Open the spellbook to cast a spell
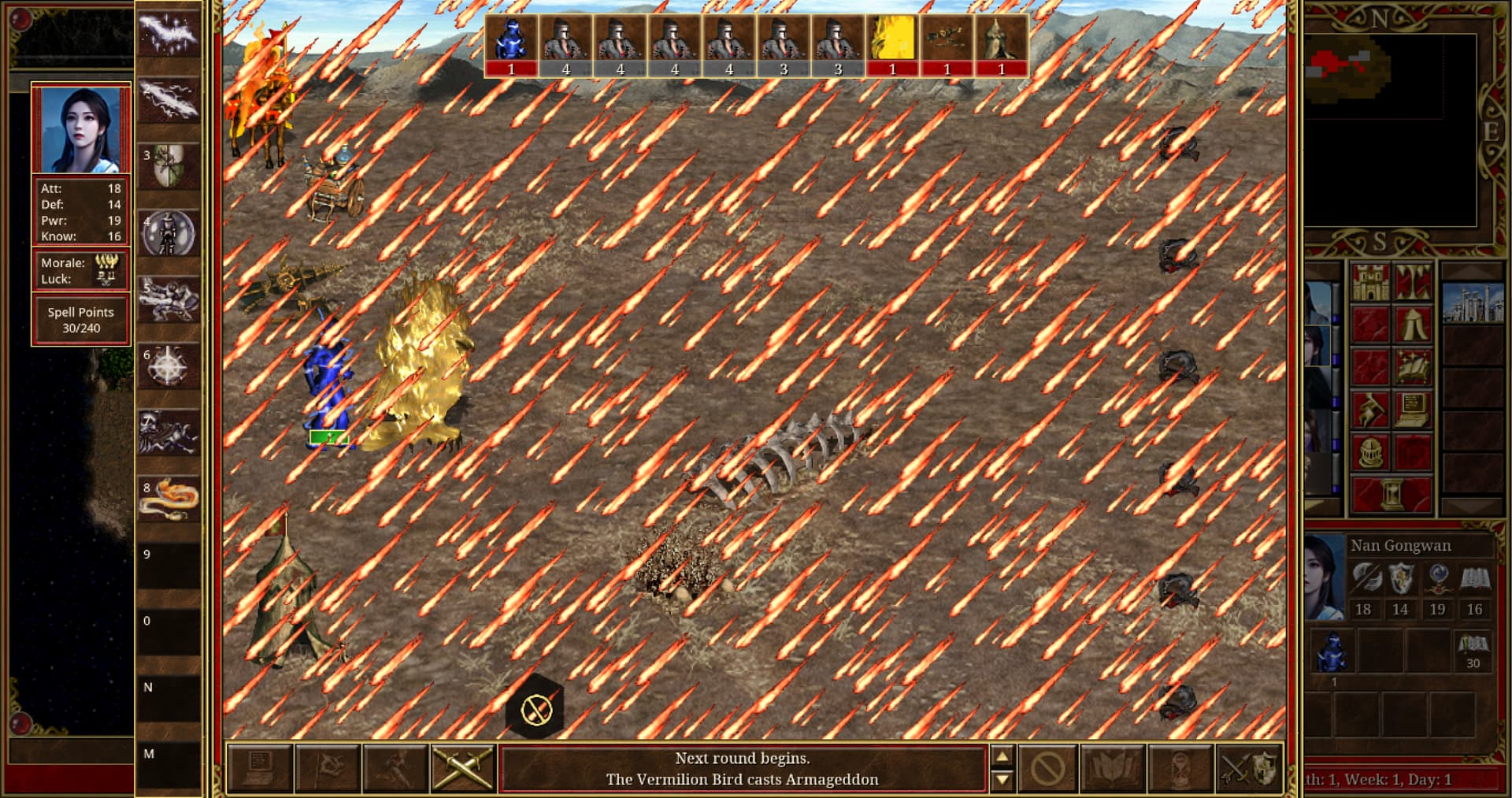This screenshot has height=798, width=1512. pos(1114,767)
